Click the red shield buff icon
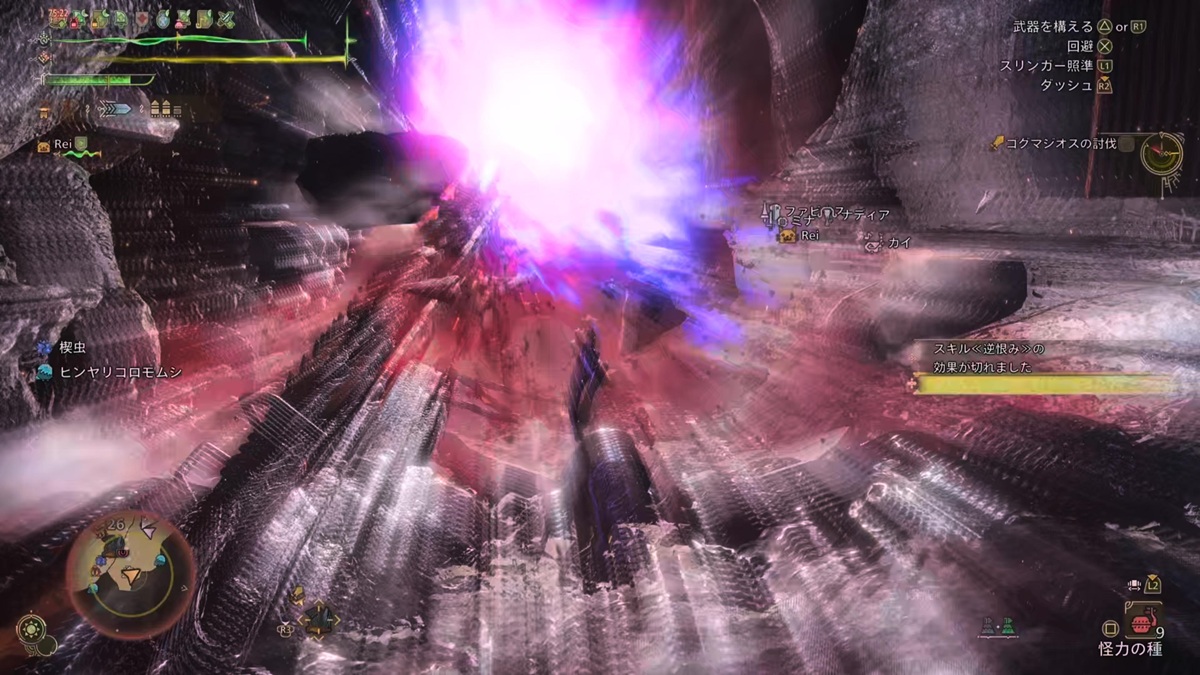Viewport: 1200px width, 675px height. point(143,19)
